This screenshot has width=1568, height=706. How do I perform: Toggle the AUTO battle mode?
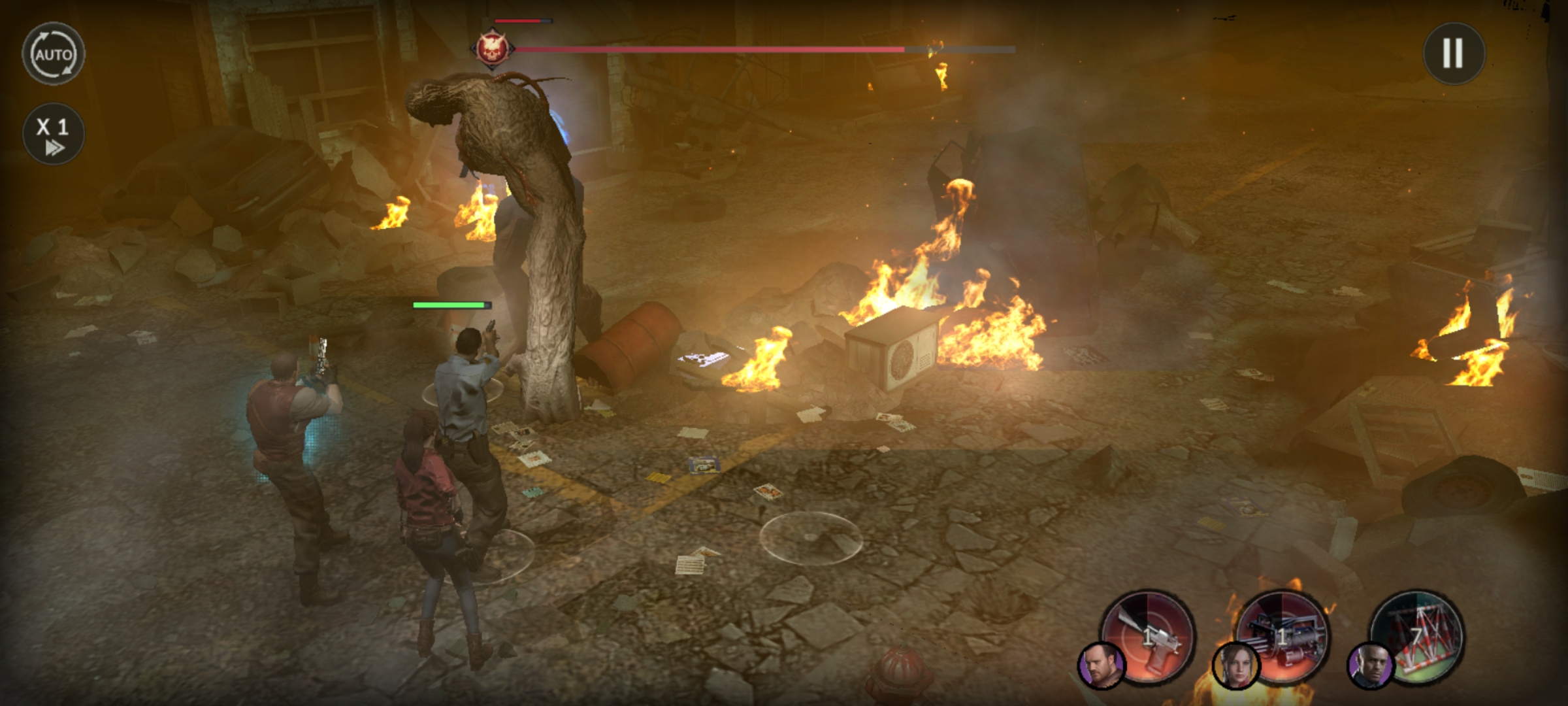point(54,54)
